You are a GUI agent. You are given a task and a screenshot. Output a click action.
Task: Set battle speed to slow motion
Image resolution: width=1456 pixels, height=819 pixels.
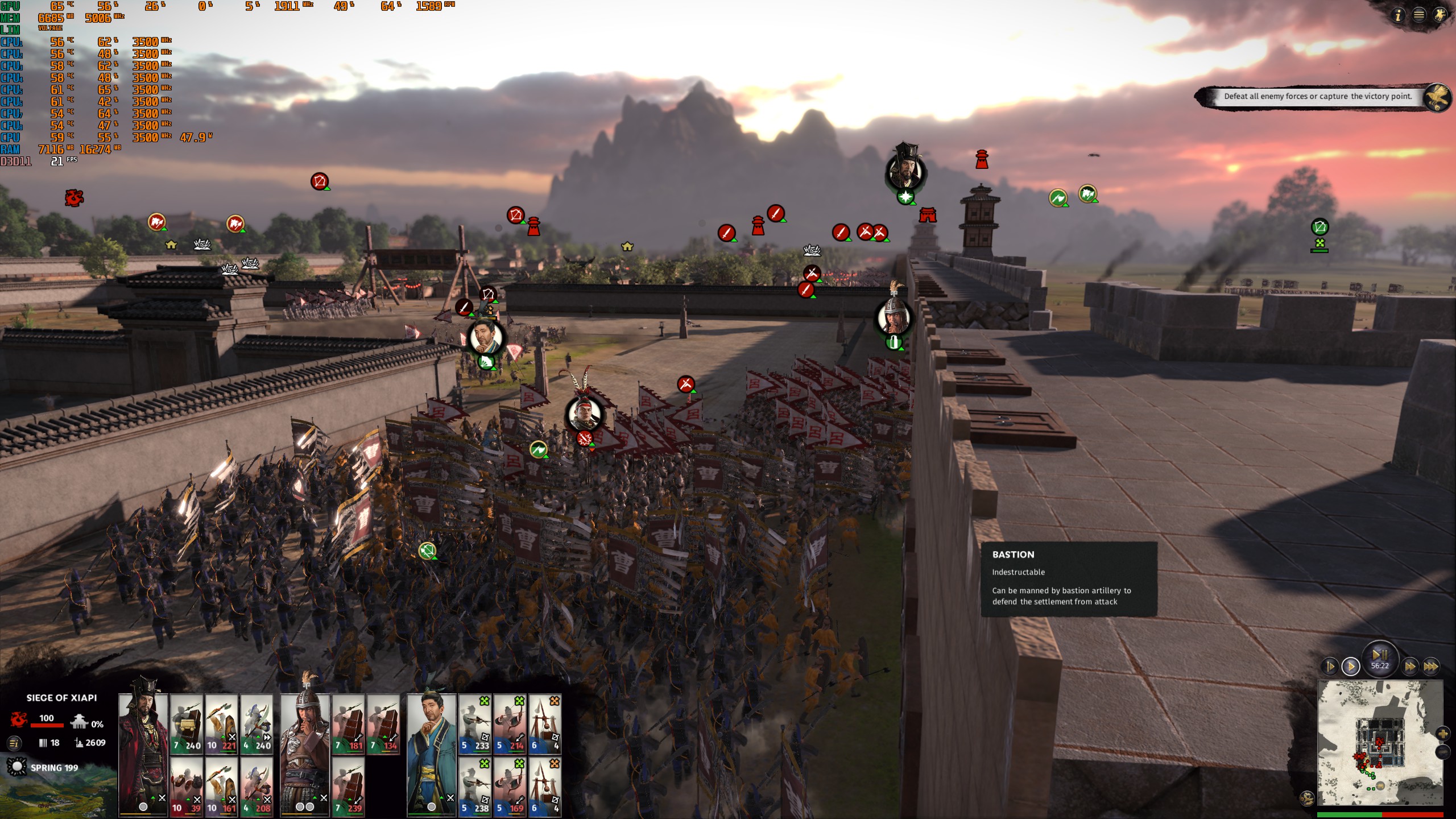(1330, 666)
